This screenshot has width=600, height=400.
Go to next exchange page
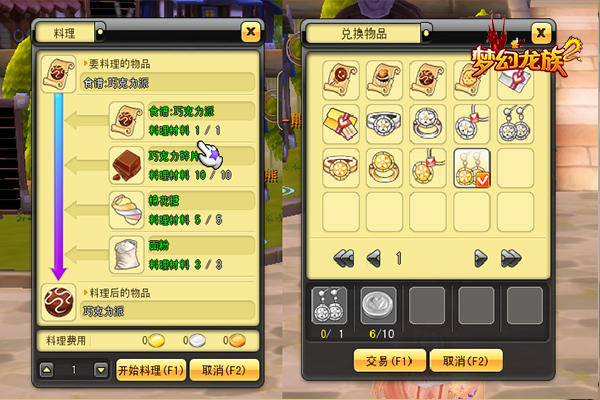pyautogui.click(x=480, y=258)
